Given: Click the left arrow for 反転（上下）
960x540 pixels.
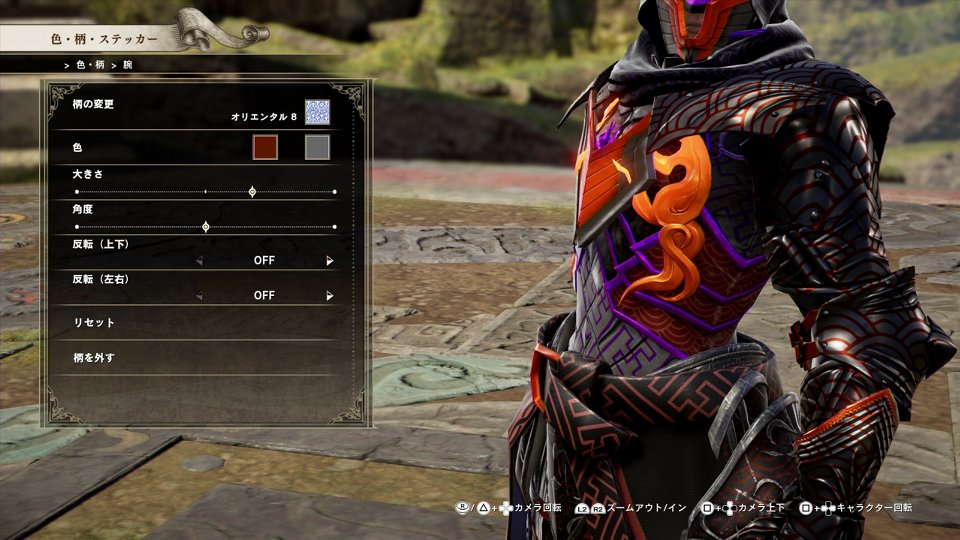Looking at the screenshot, I should (198, 261).
